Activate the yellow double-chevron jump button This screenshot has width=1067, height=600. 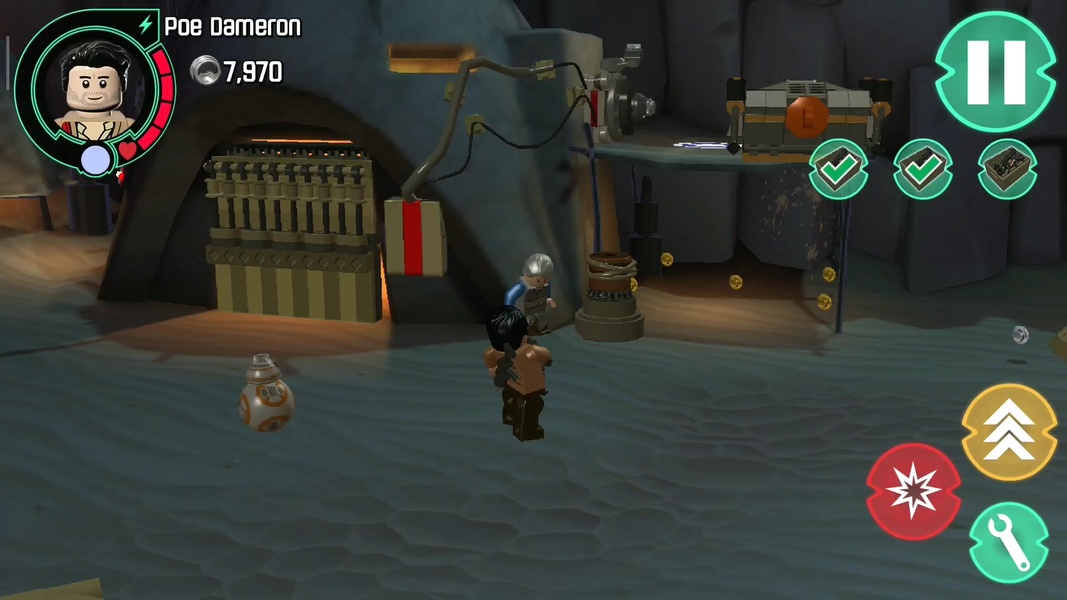pyautogui.click(x=1009, y=432)
